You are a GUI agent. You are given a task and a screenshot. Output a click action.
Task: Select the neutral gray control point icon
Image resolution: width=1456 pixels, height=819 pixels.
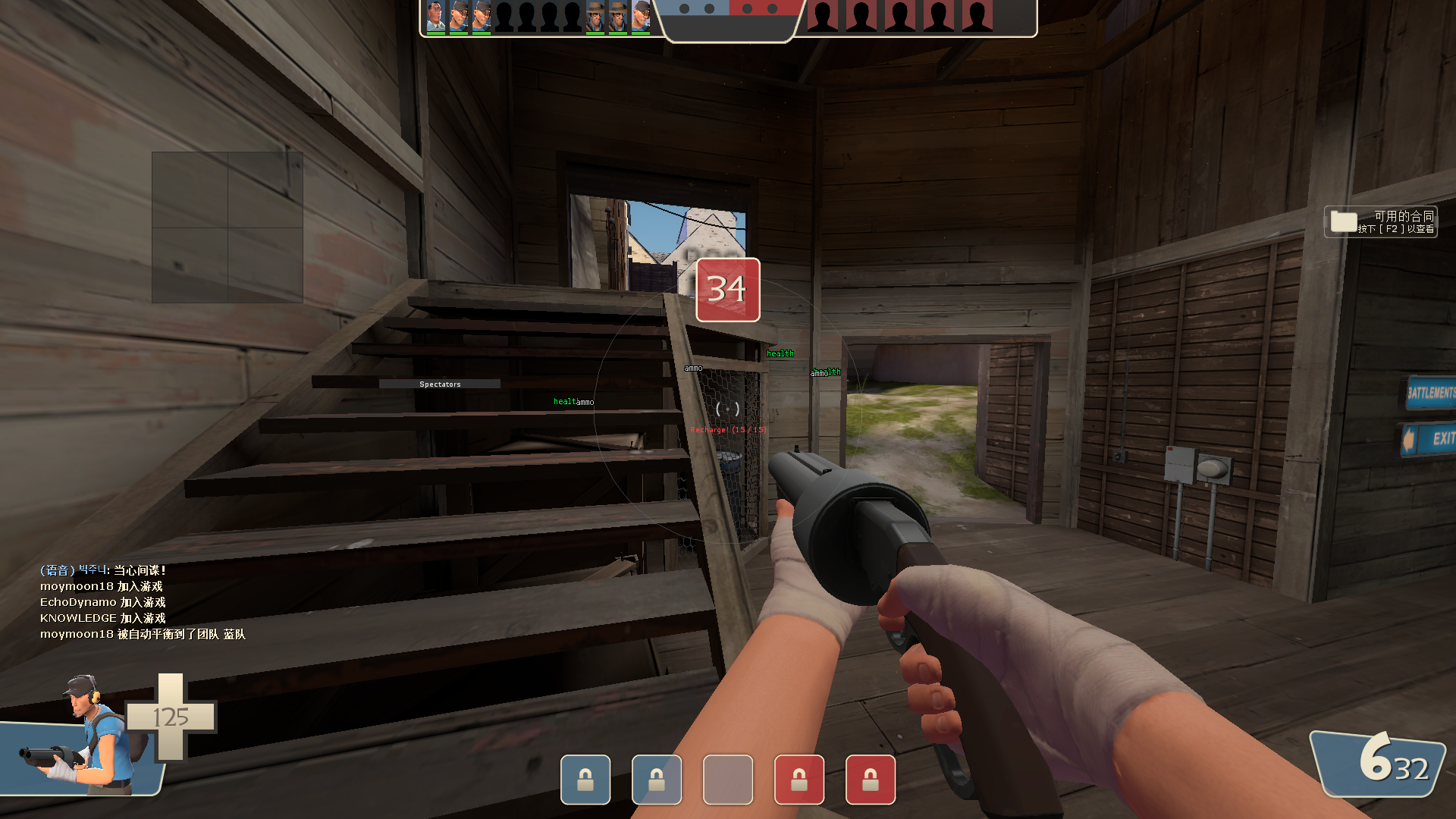pos(727,779)
